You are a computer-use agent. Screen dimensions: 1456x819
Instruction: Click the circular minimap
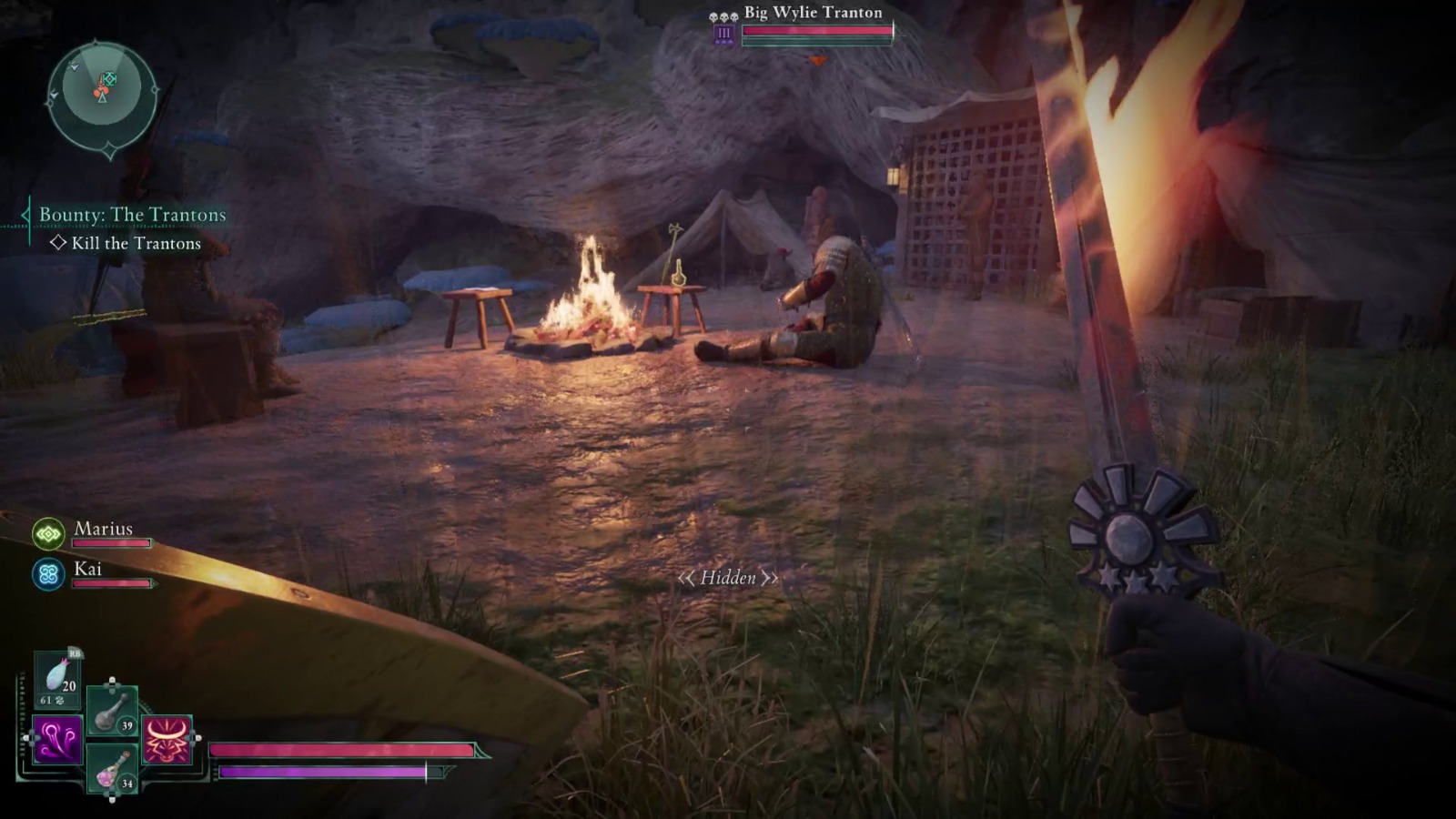(102, 91)
